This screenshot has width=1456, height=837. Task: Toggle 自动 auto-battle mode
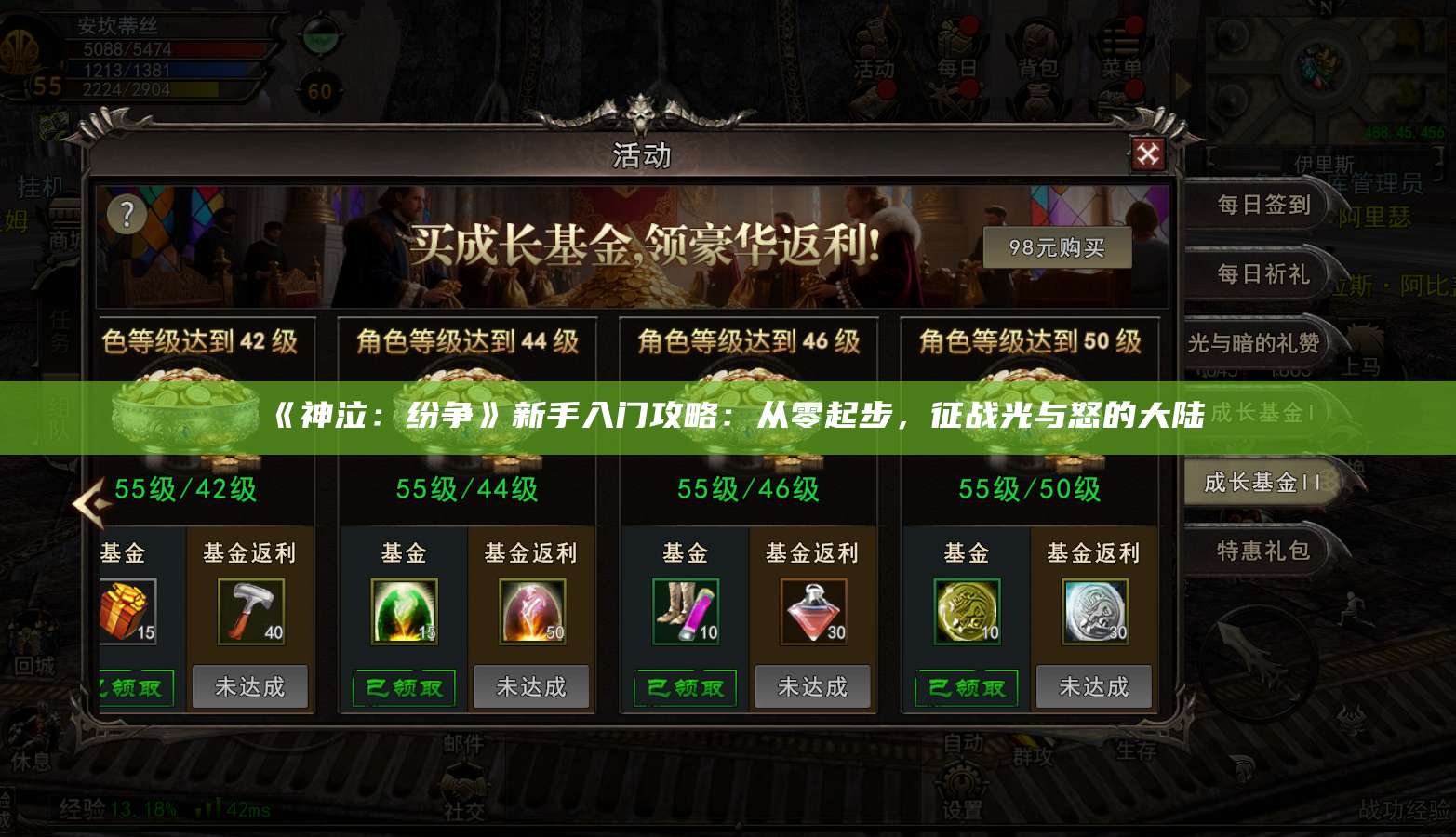[x=964, y=744]
